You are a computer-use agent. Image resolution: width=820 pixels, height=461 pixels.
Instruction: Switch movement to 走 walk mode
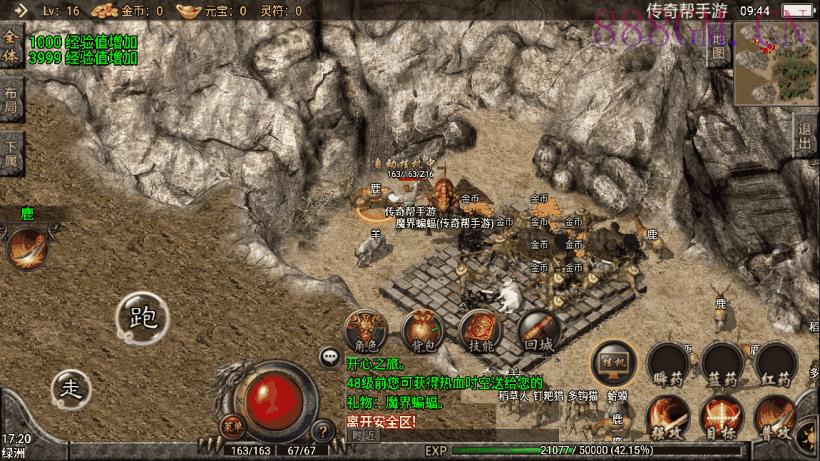coord(70,387)
